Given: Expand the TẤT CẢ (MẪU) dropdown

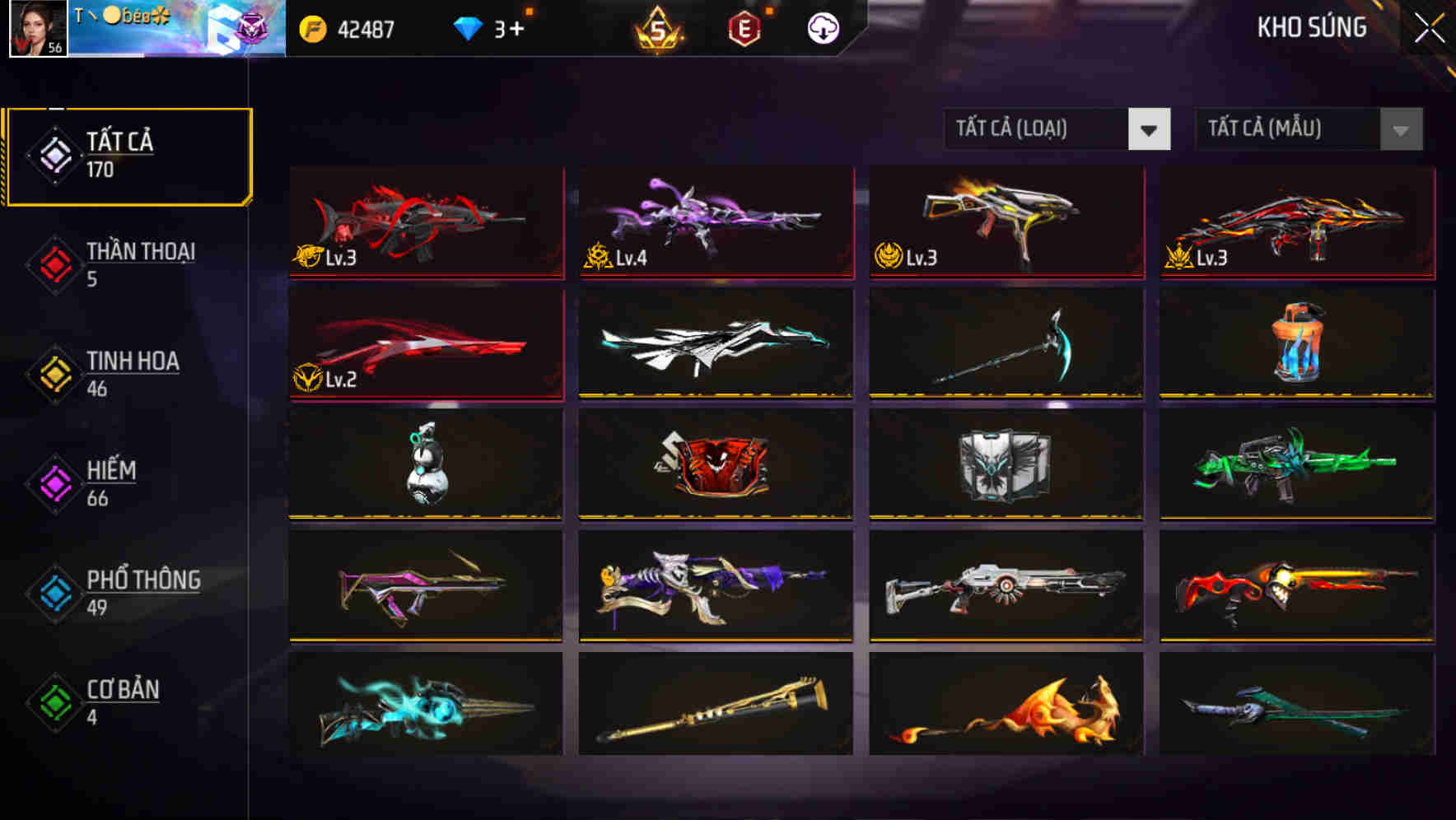Looking at the screenshot, I should click(x=1293, y=129).
